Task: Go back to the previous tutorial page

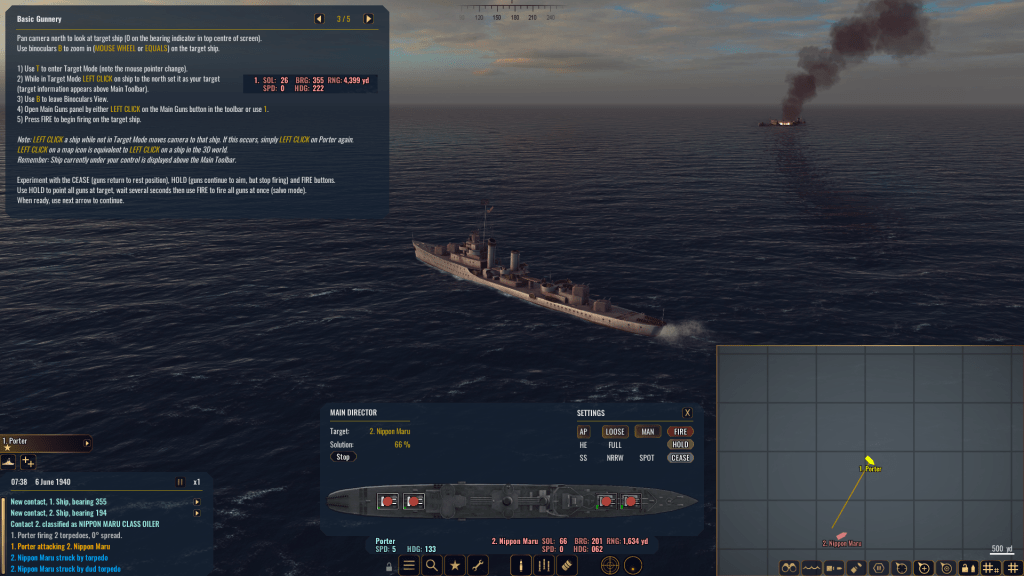Action: click(319, 18)
